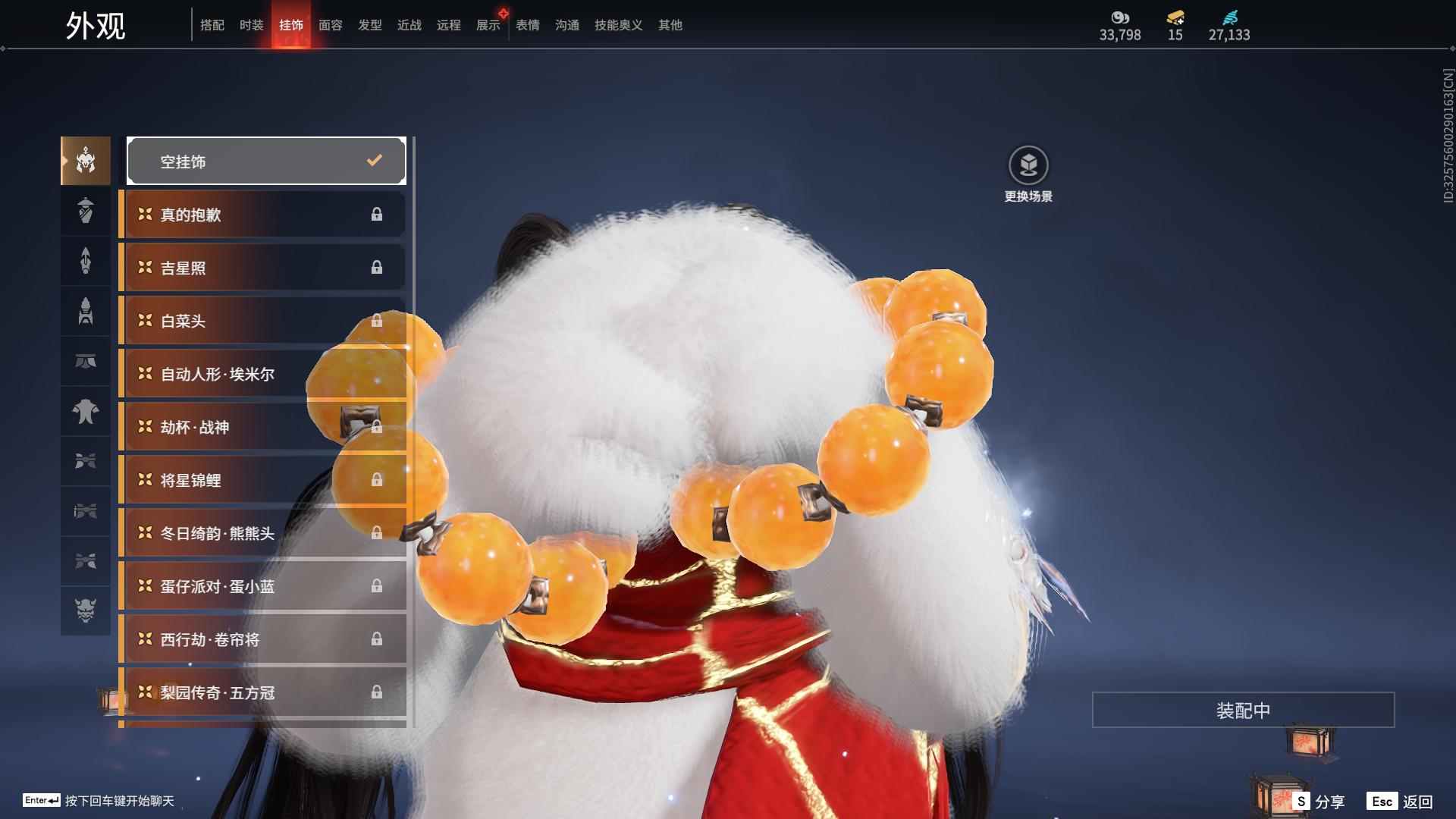Click the 装配中 equip button
This screenshot has height=819, width=1456.
pyautogui.click(x=1243, y=710)
